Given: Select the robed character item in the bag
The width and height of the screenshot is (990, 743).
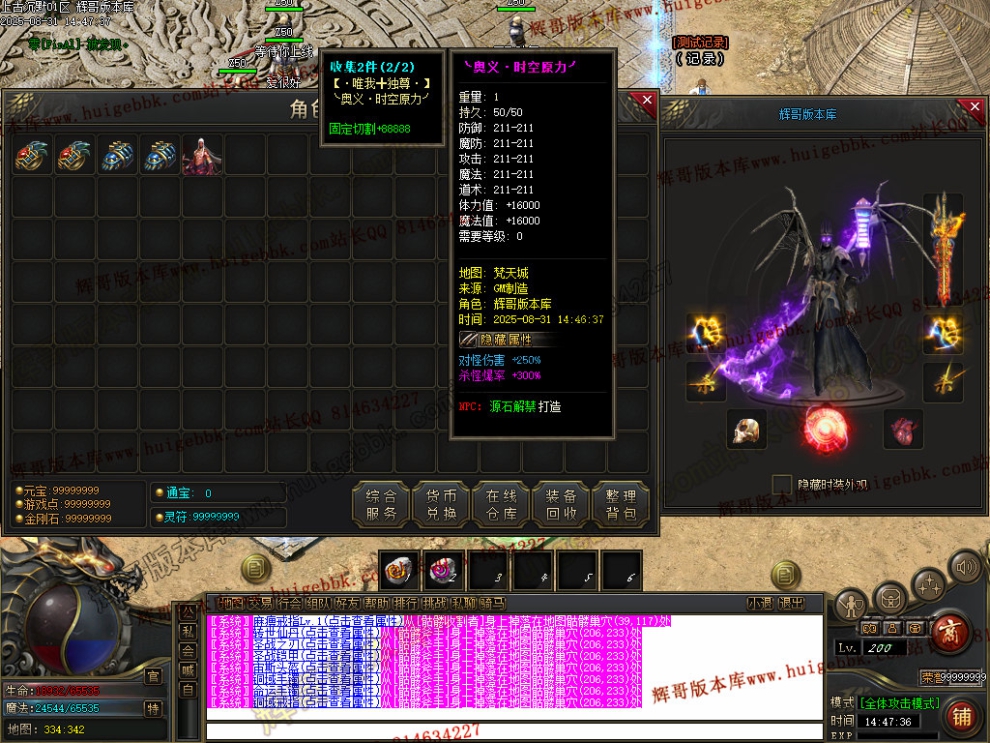Looking at the screenshot, I should (x=202, y=156).
